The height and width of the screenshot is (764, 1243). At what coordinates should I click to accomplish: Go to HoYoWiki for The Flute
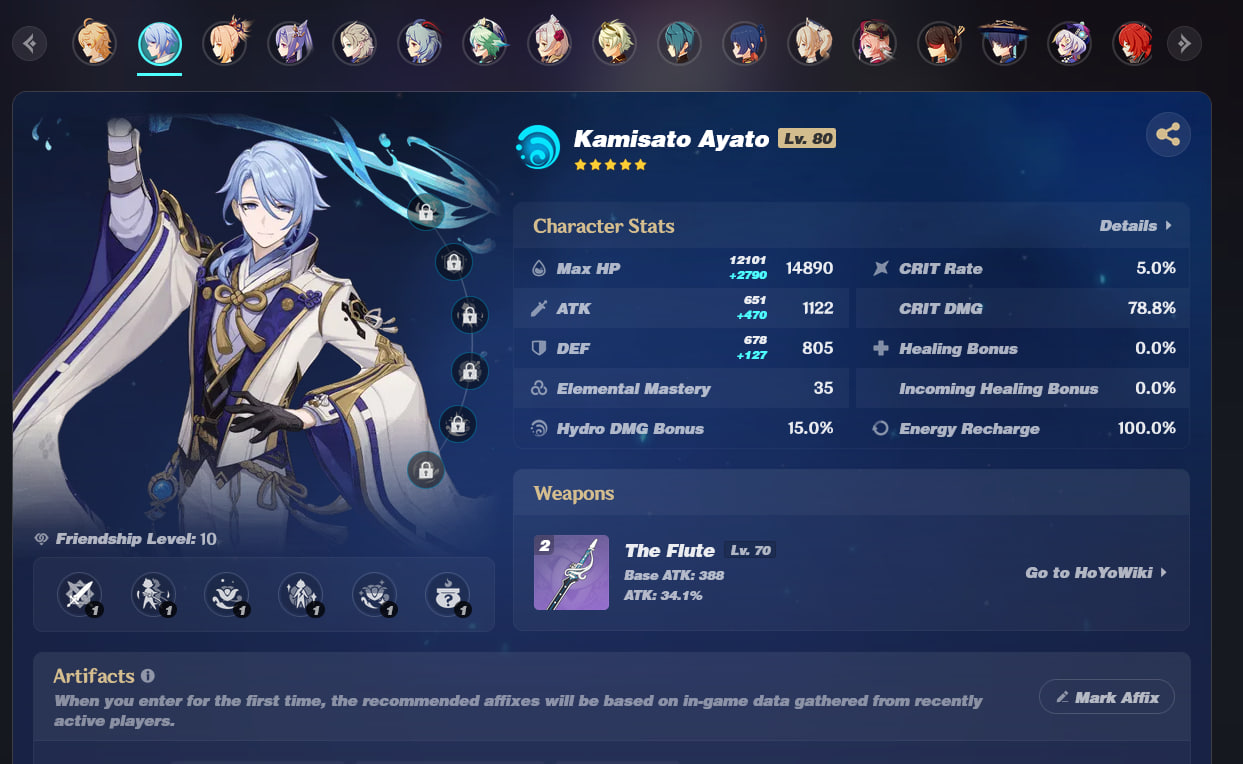(1095, 573)
